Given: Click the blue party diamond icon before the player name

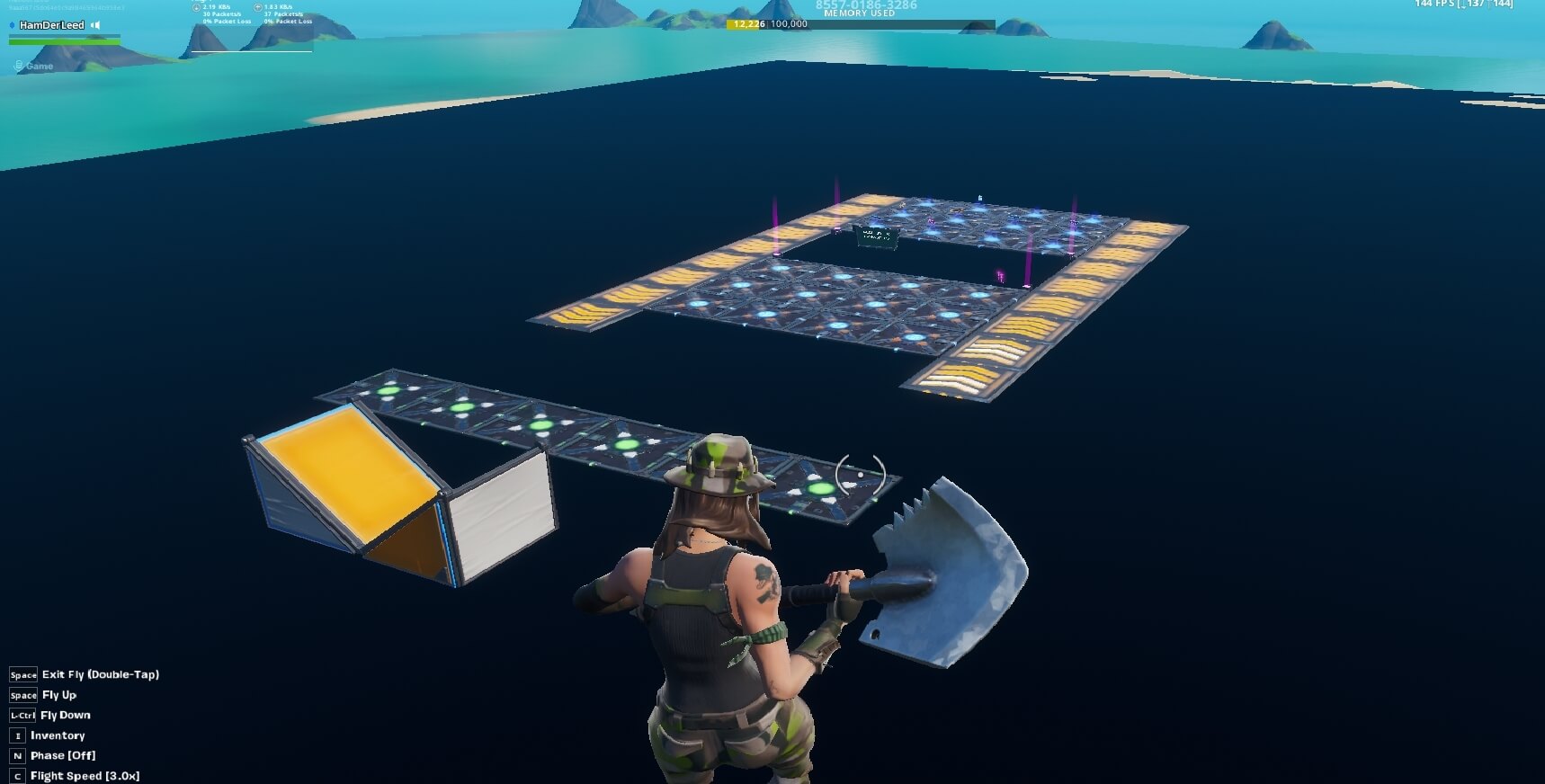Looking at the screenshot, I should [12, 25].
